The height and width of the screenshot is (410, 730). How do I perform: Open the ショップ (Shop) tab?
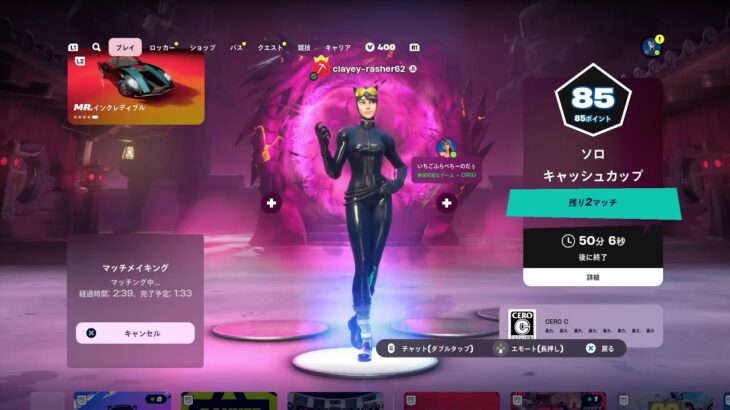coord(202,47)
